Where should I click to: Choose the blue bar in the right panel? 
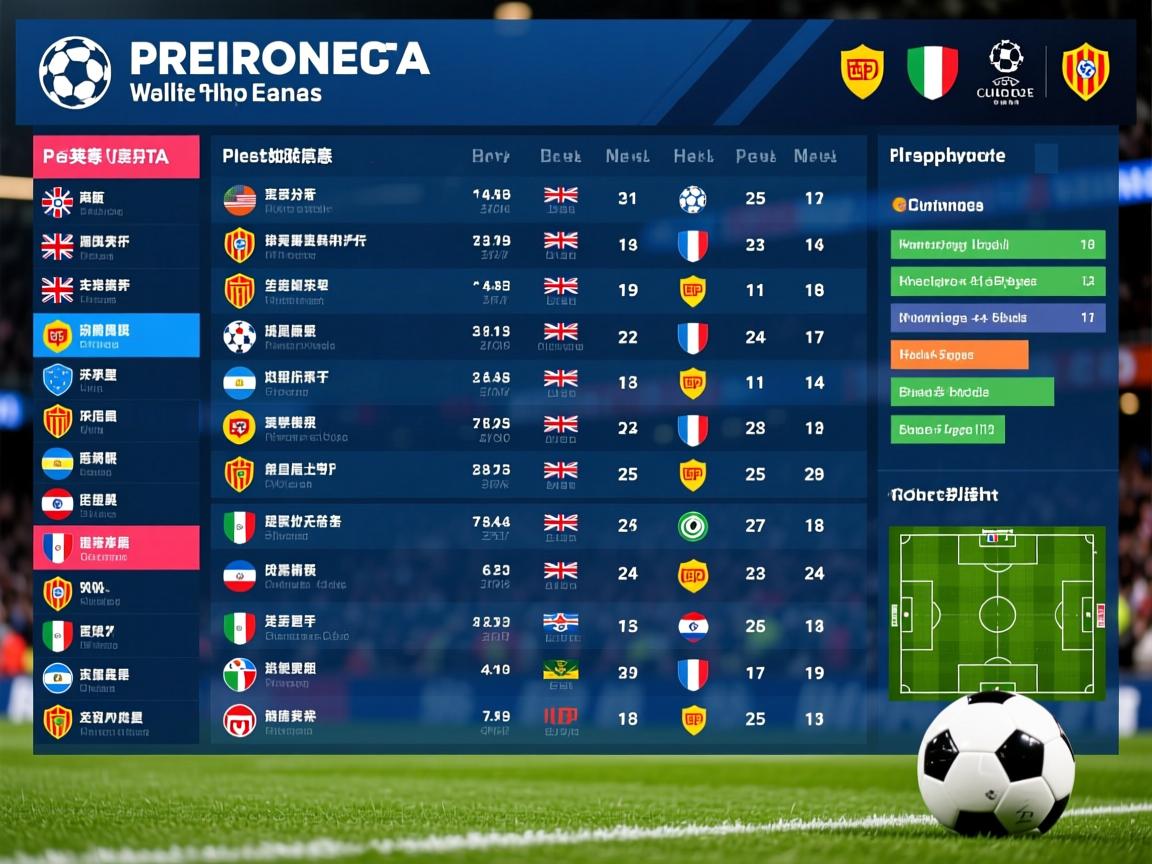pos(997,318)
